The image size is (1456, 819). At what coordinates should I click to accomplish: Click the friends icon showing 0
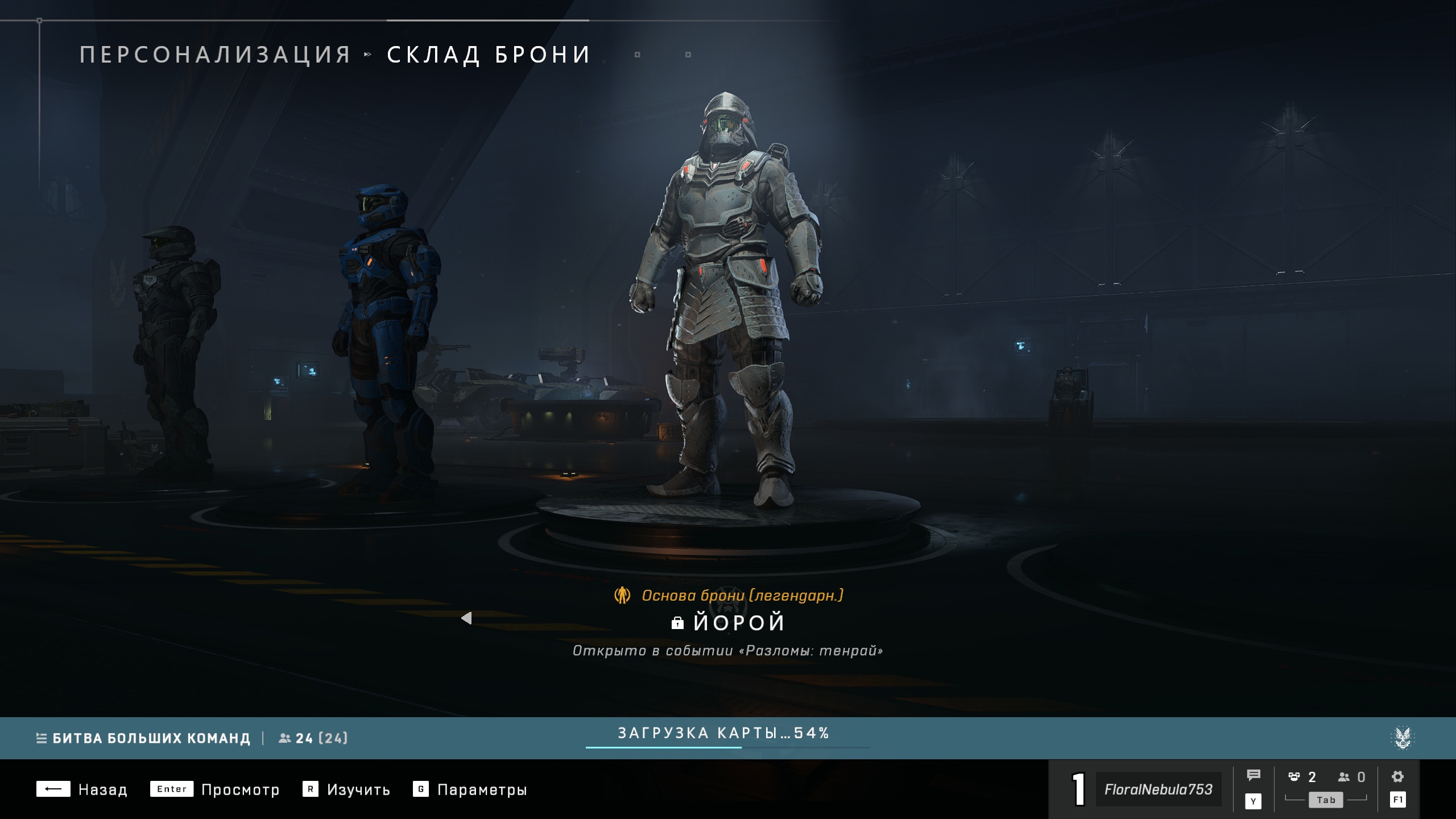[1344, 777]
